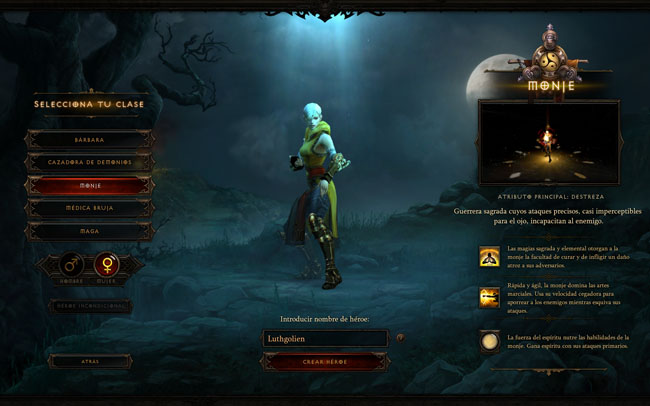Create the hero with Crear Héroe
The width and height of the screenshot is (650, 406).
click(324, 361)
